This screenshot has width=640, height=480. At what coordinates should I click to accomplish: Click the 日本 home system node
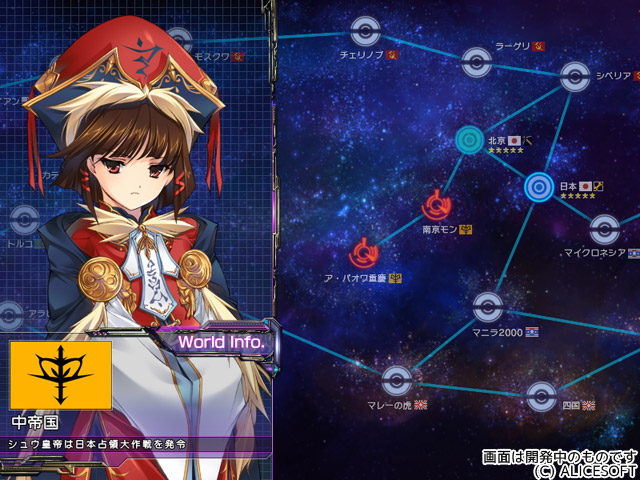point(539,185)
